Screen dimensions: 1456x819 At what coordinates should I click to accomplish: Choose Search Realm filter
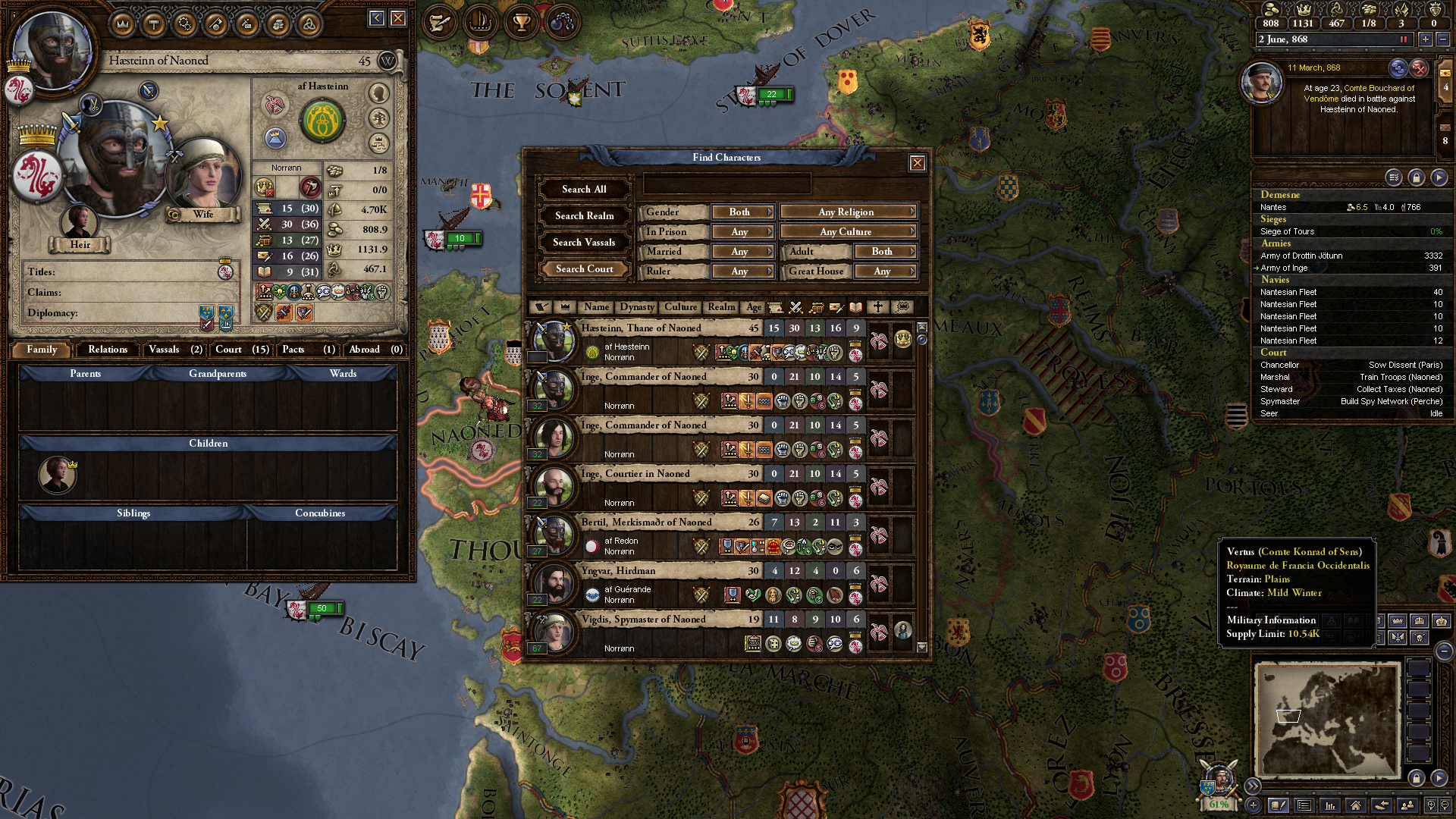tap(584, 216)
